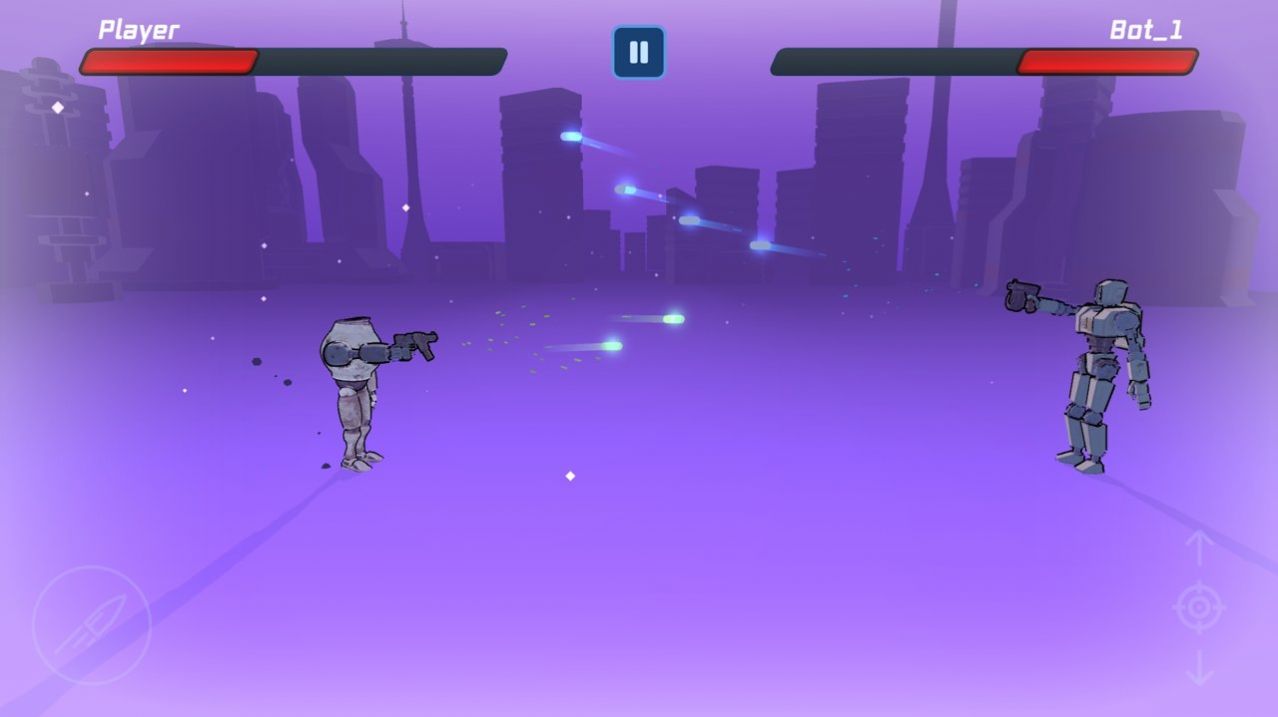This screenshot has height=717, width=1278.
Task: Pause the game with the pause button
Action: click(x=639, y=52)
